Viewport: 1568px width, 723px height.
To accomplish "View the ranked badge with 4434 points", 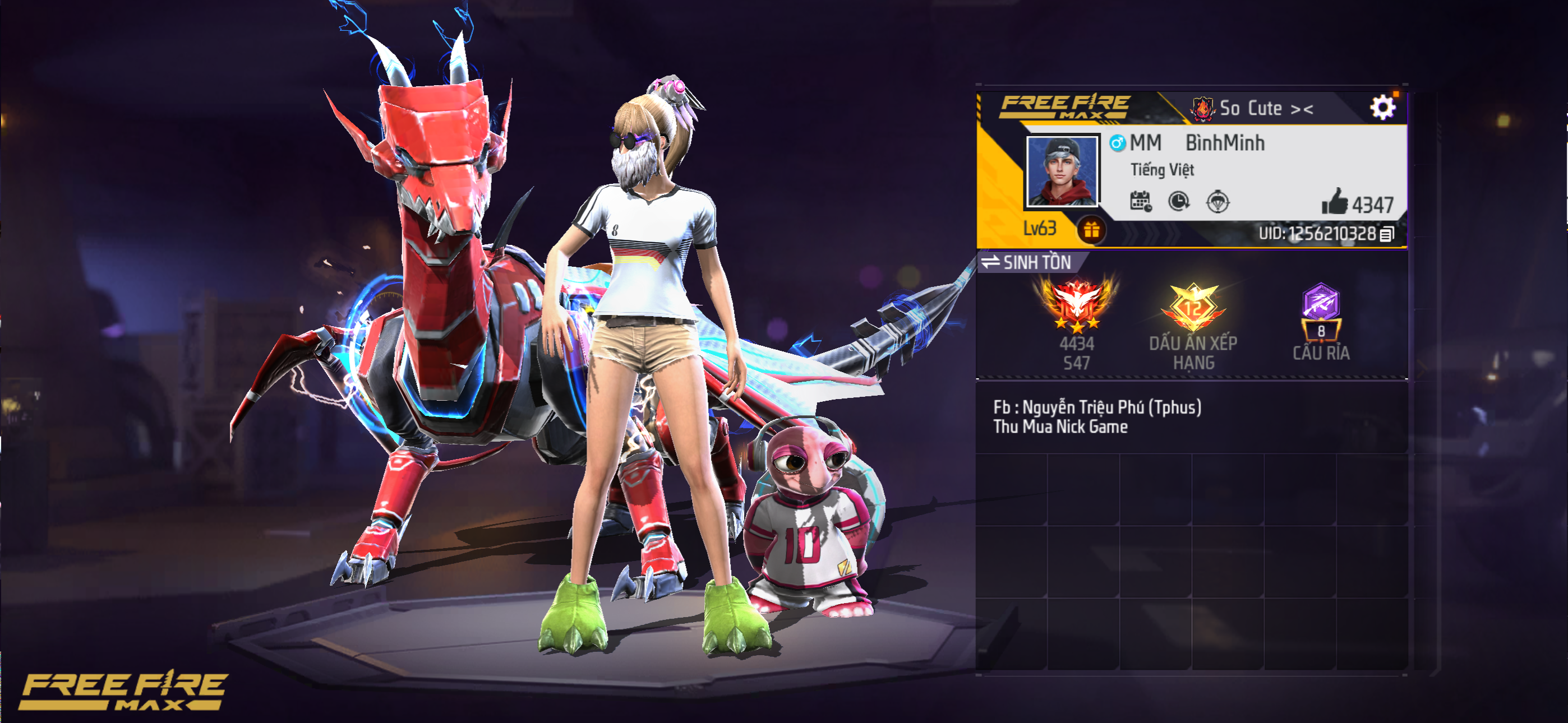I will click(1076, 304).
